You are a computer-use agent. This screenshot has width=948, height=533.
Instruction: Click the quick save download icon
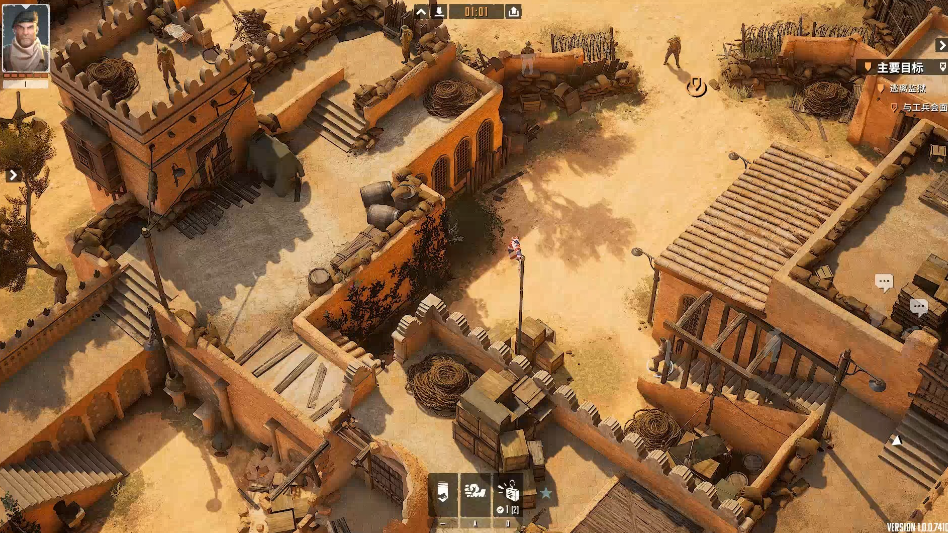pos(439,12)
